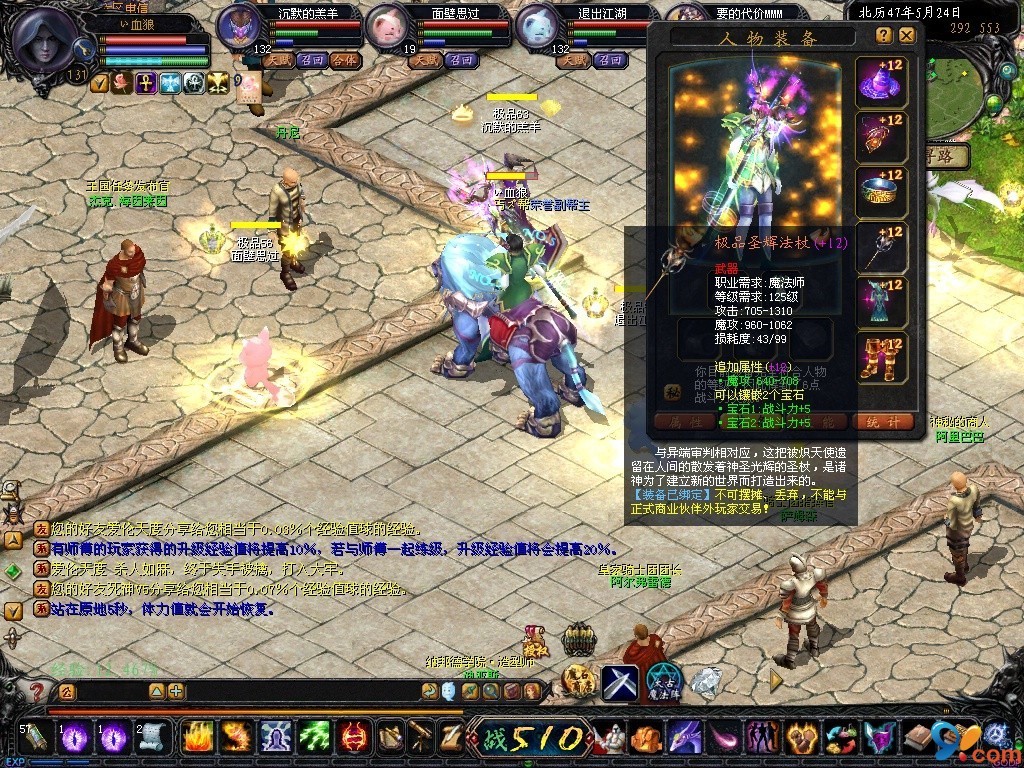This screenshot has height=768, width=1024.
Task: Activate the ankh buff icon
Action: tap(146, 83)
